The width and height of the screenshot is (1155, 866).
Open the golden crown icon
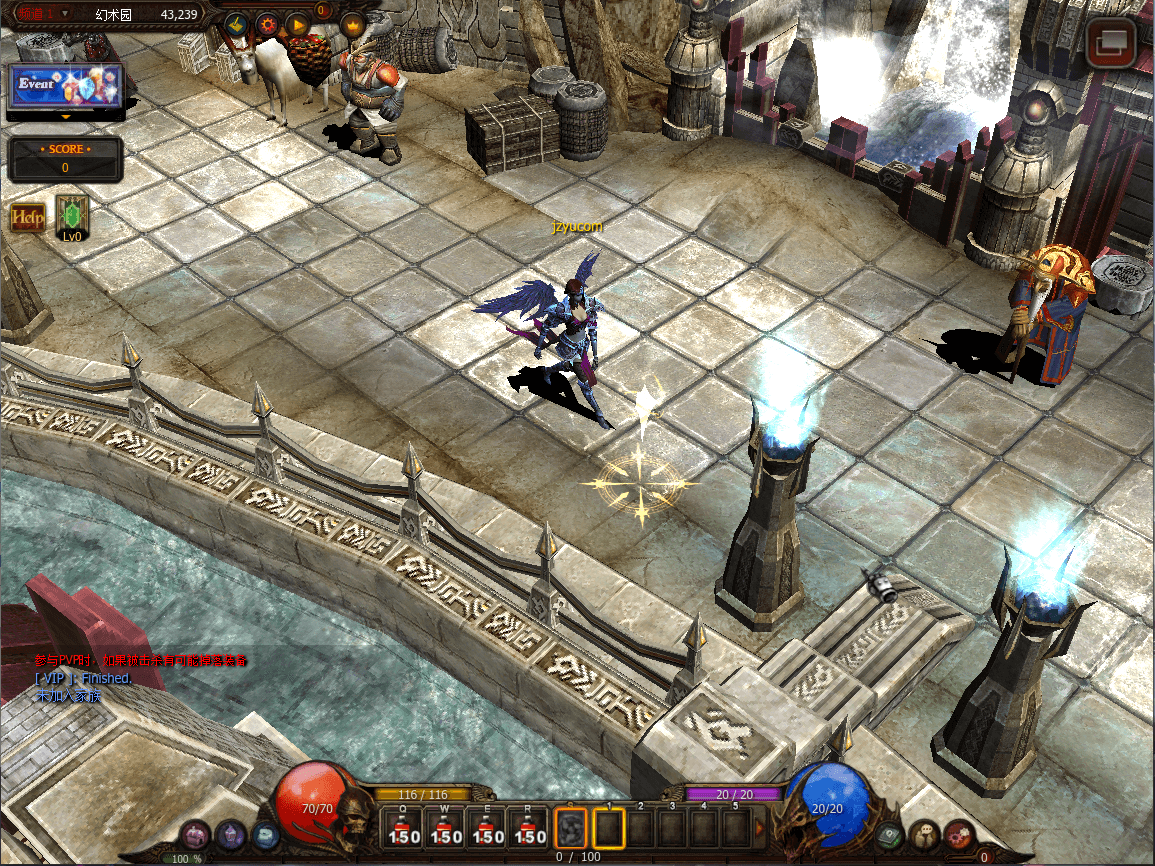click(352, 24)
